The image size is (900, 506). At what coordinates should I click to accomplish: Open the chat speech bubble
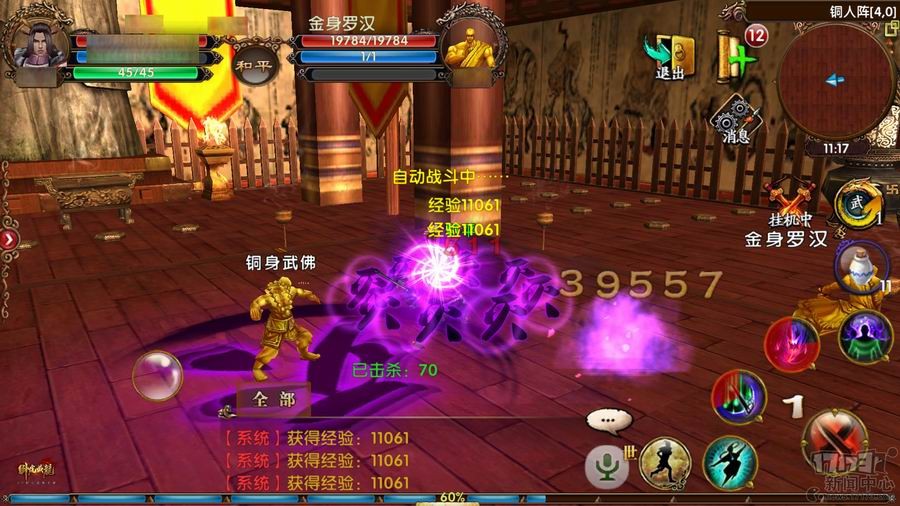click(x=609, y=421)
